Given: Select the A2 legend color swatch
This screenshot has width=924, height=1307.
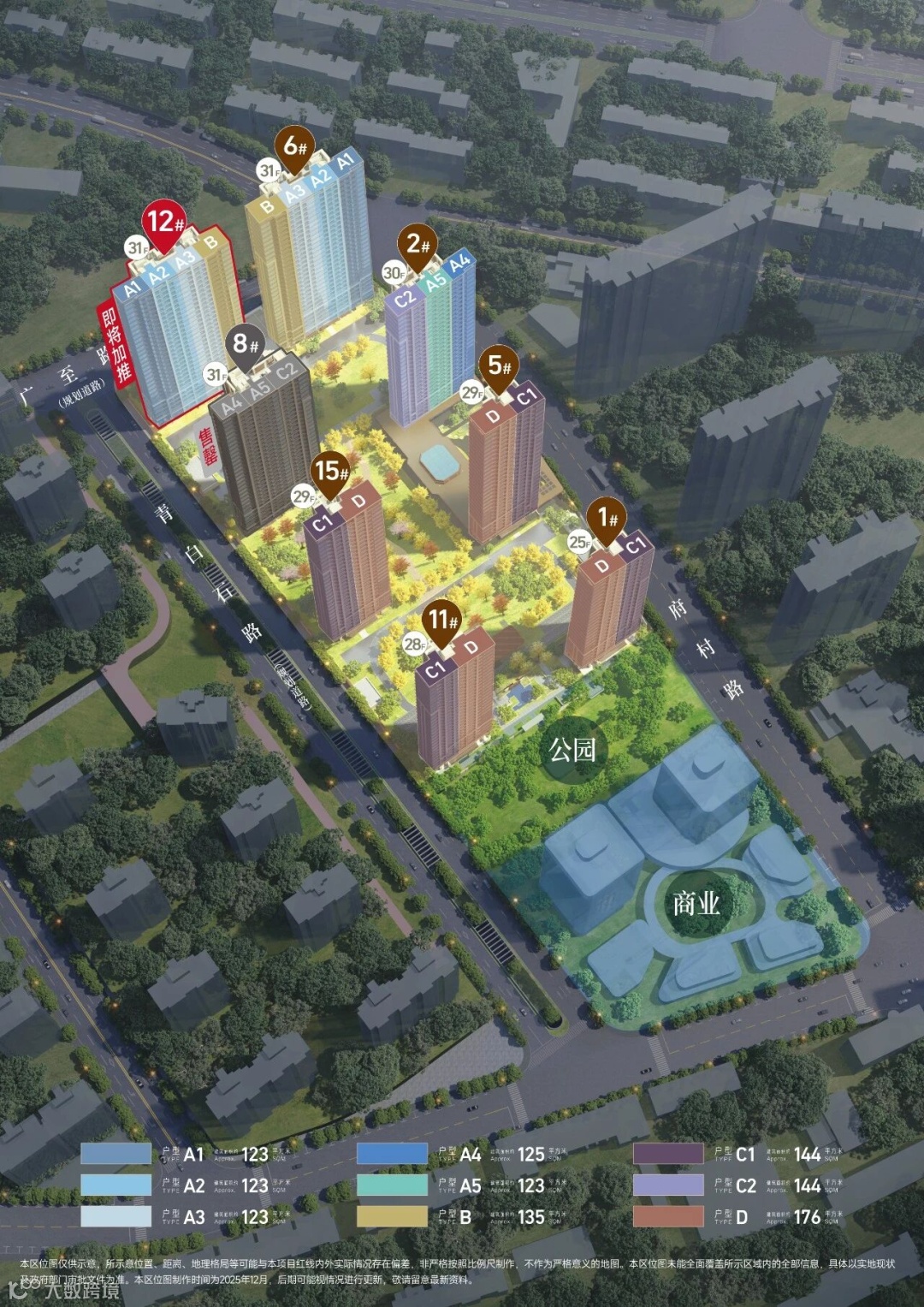Looking at the screenshot, I should [116, 1185].
